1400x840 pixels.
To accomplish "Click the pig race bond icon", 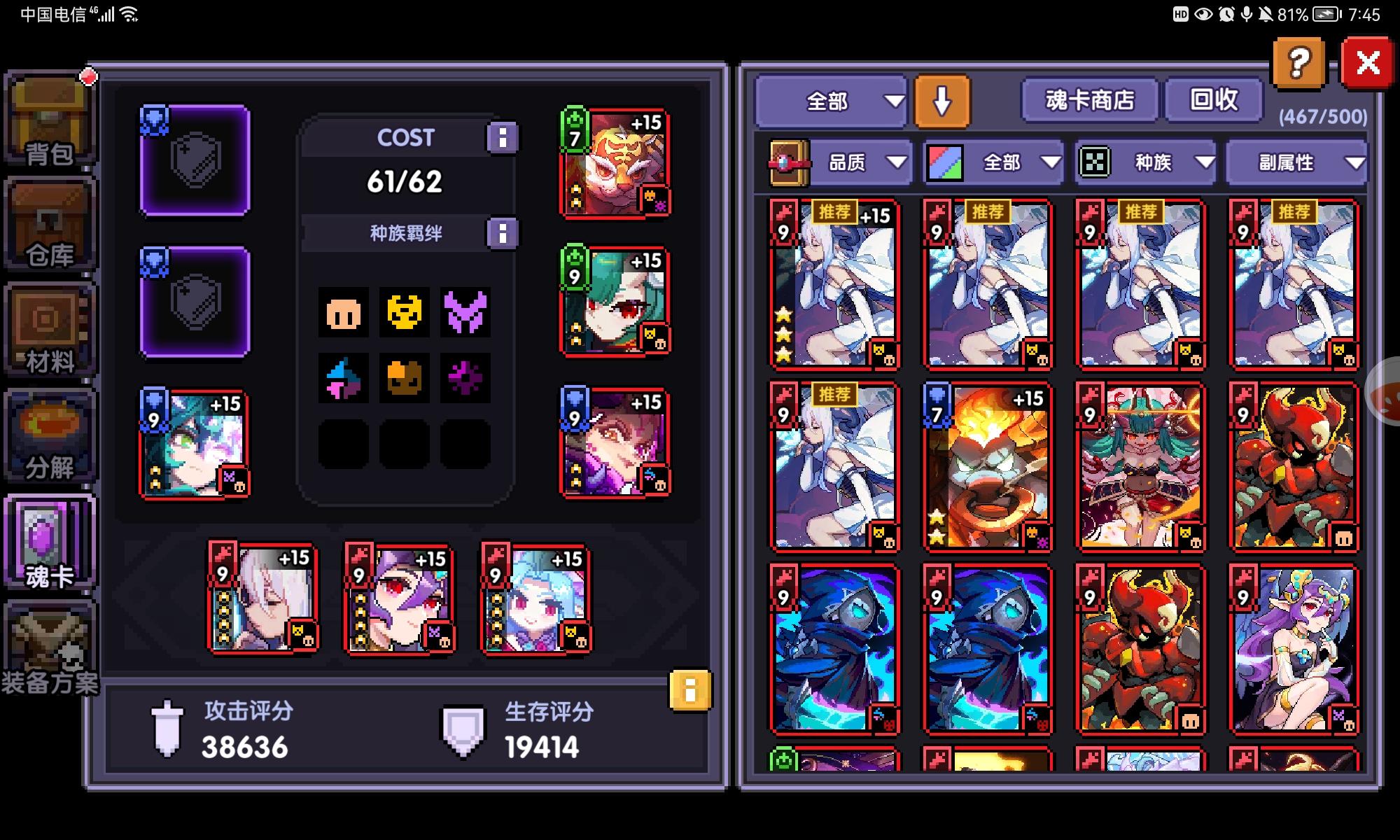I will pos(342,314).
